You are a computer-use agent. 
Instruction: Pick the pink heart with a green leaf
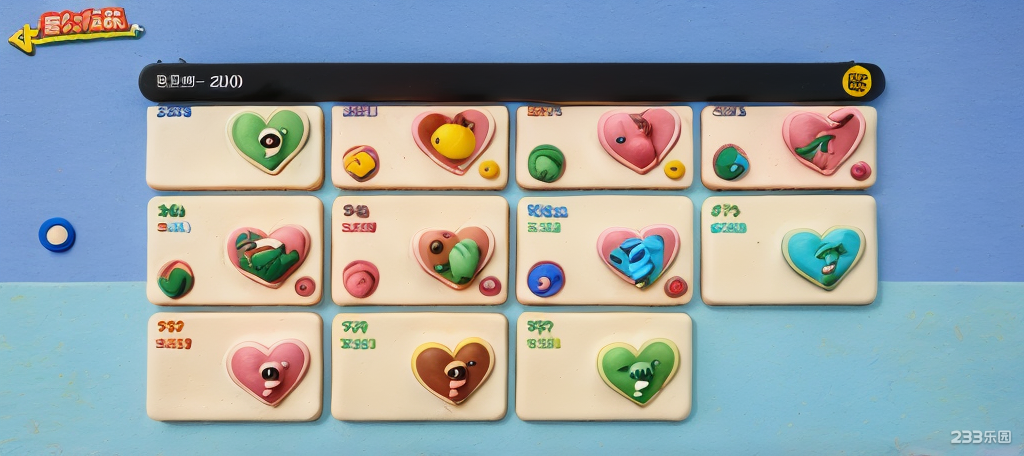pyautogui.click(x=788, y=146)
